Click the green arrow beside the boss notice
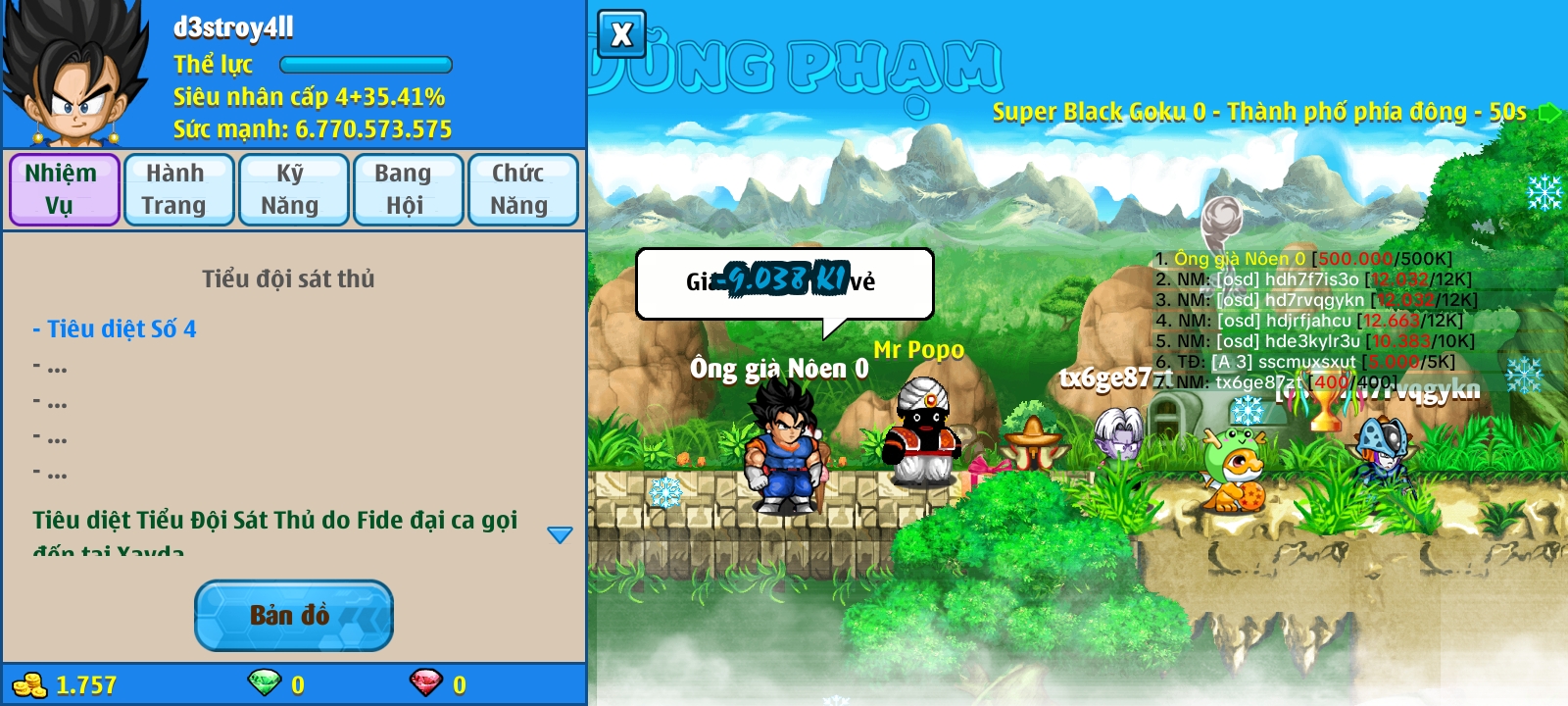This screenshot has height=706, width=1568. tap(1549, 112)
